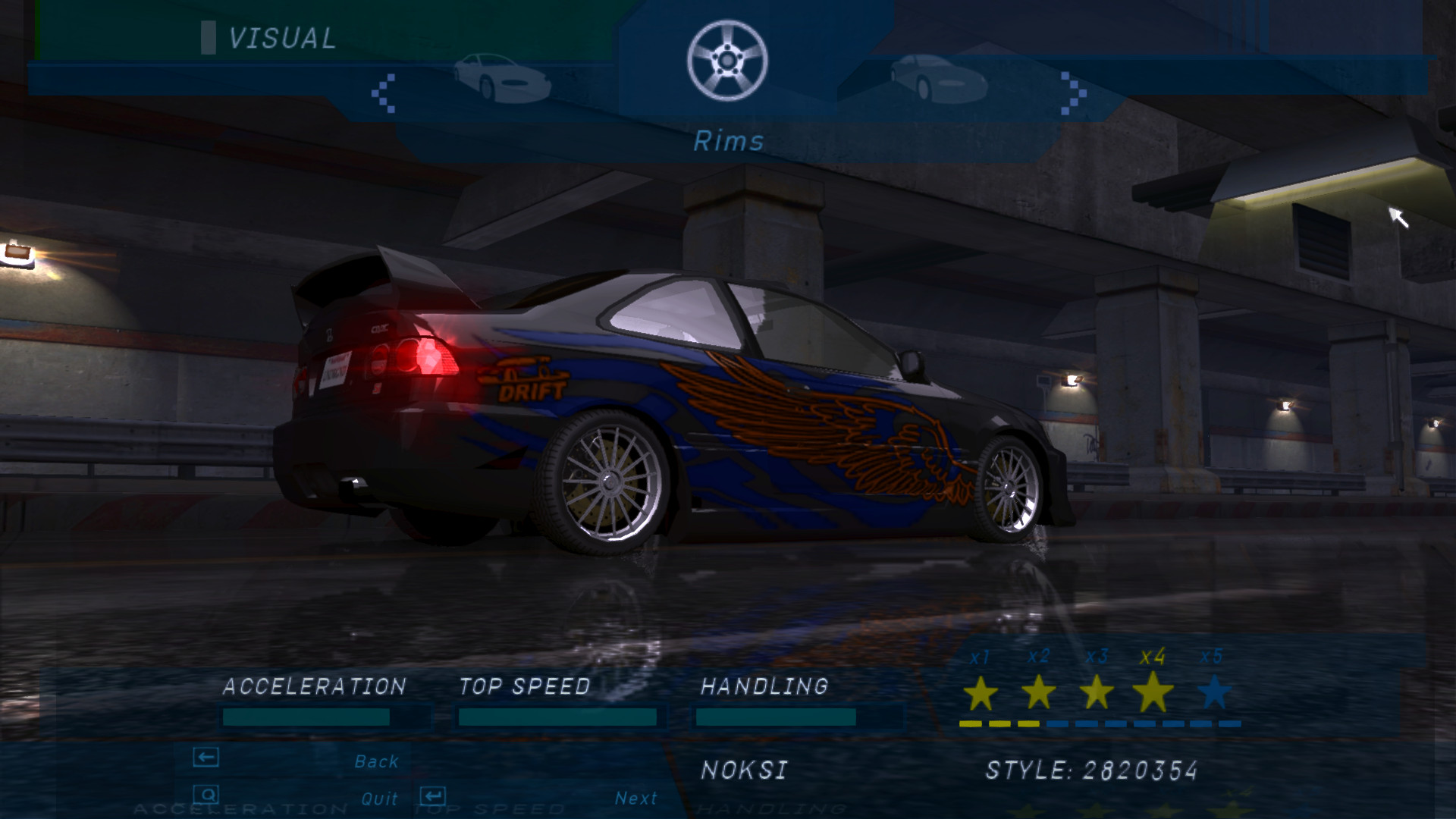Toggle the x2 star multiplier

tap(1037, 692)
